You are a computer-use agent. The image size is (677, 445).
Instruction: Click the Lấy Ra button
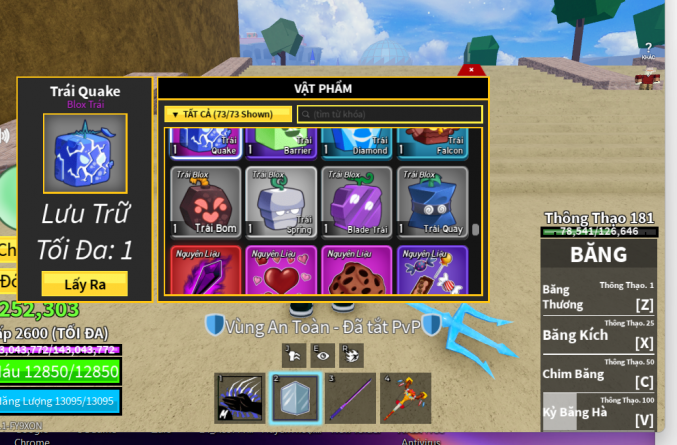click(84, 283)
